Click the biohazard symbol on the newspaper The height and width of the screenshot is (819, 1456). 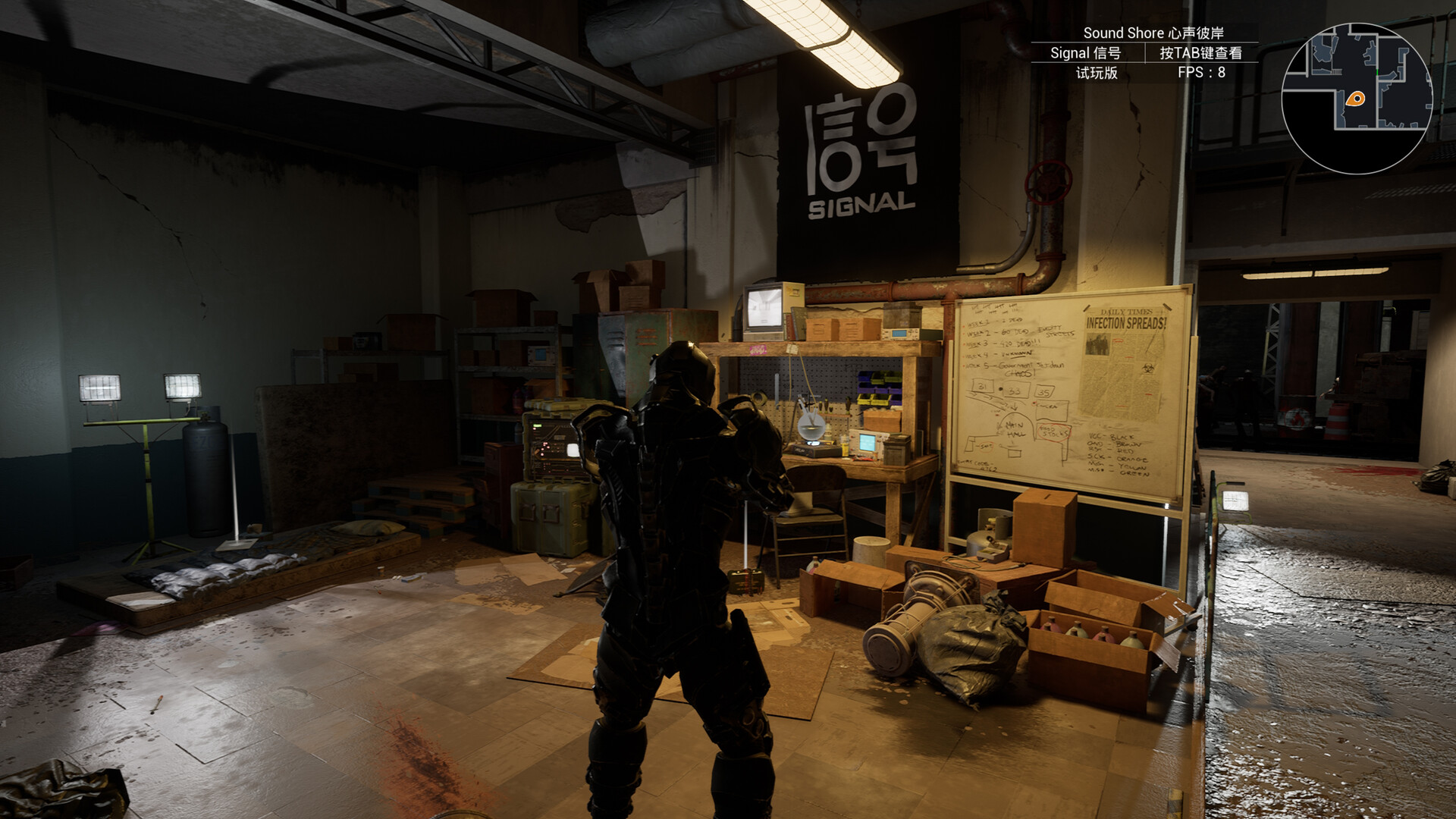(1150, 369)
